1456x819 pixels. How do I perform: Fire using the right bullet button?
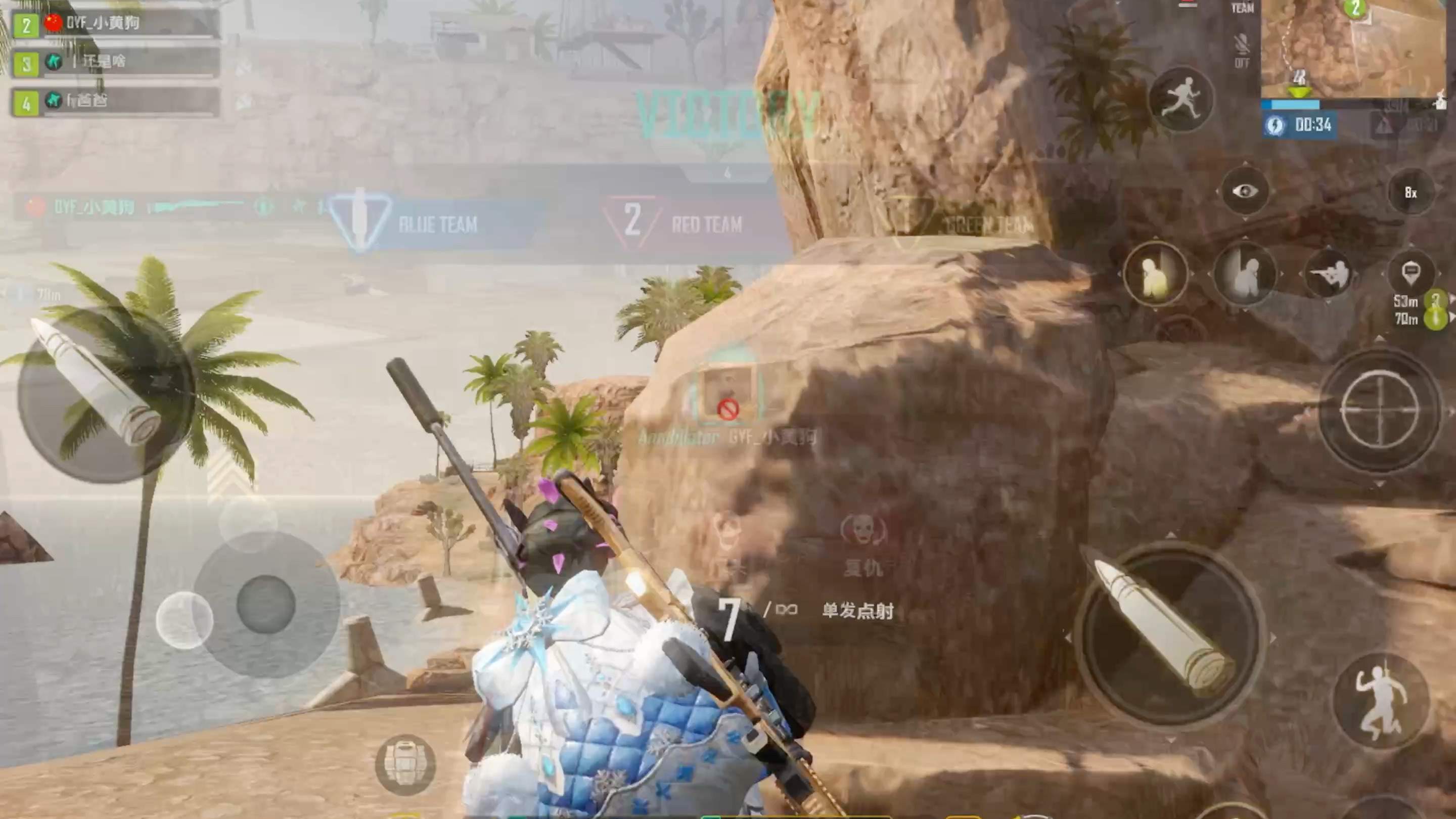click(1168, 634)
